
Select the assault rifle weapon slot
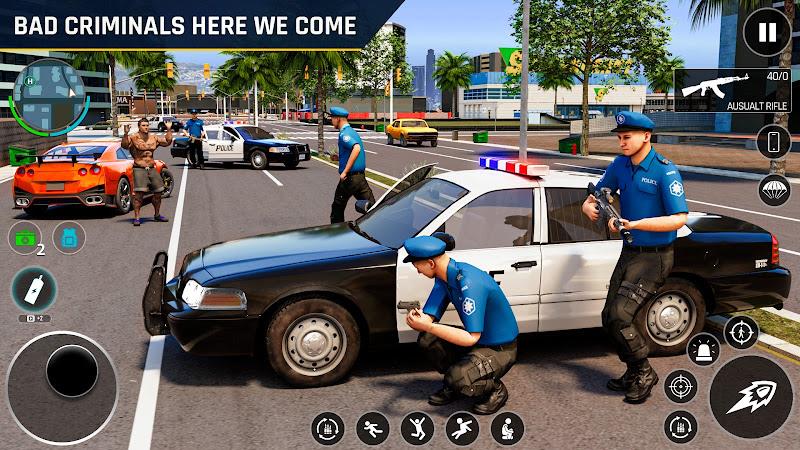click(733, 91)
